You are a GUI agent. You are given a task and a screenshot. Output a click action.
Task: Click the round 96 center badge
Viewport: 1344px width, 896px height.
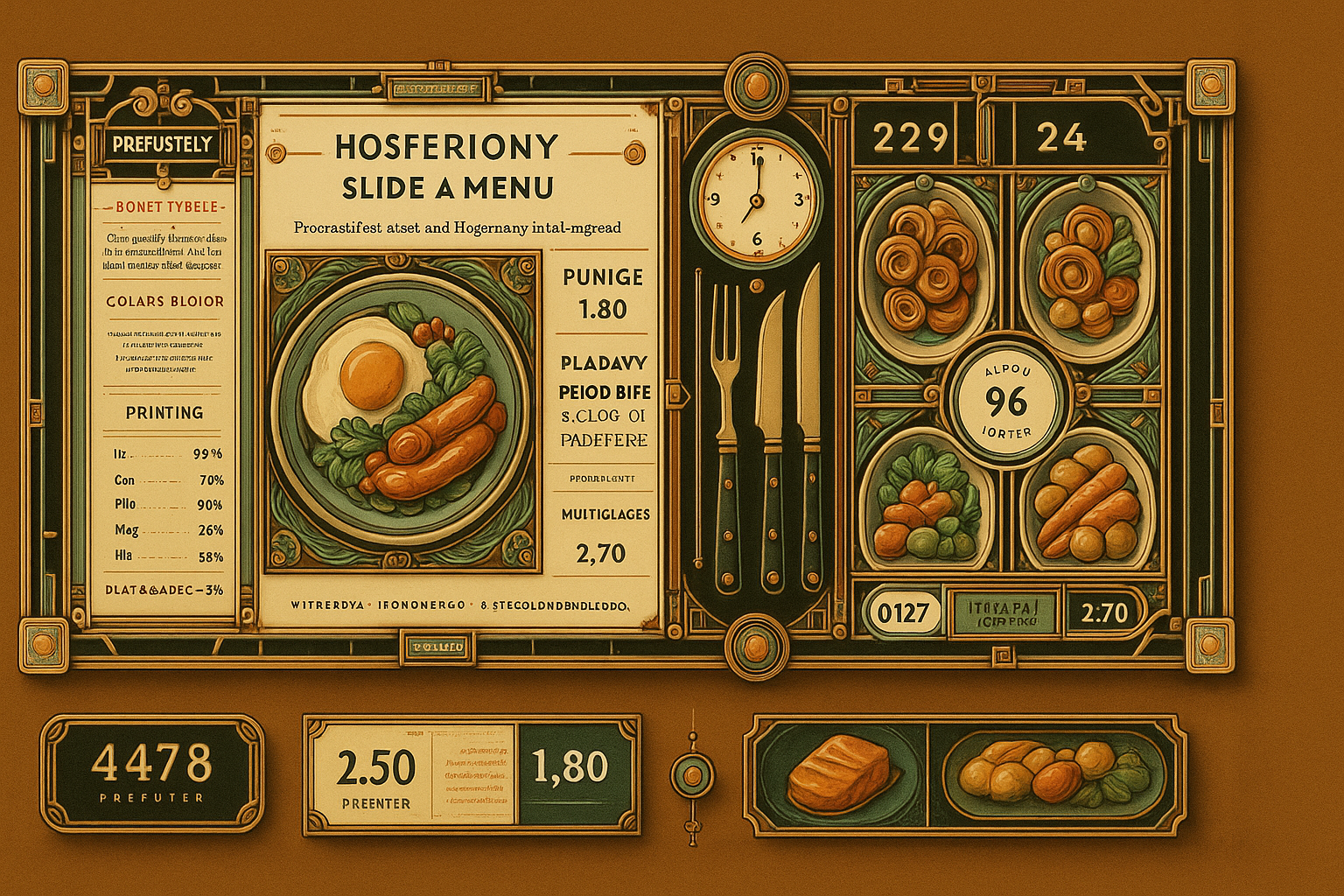click(x=1006, y=401)
